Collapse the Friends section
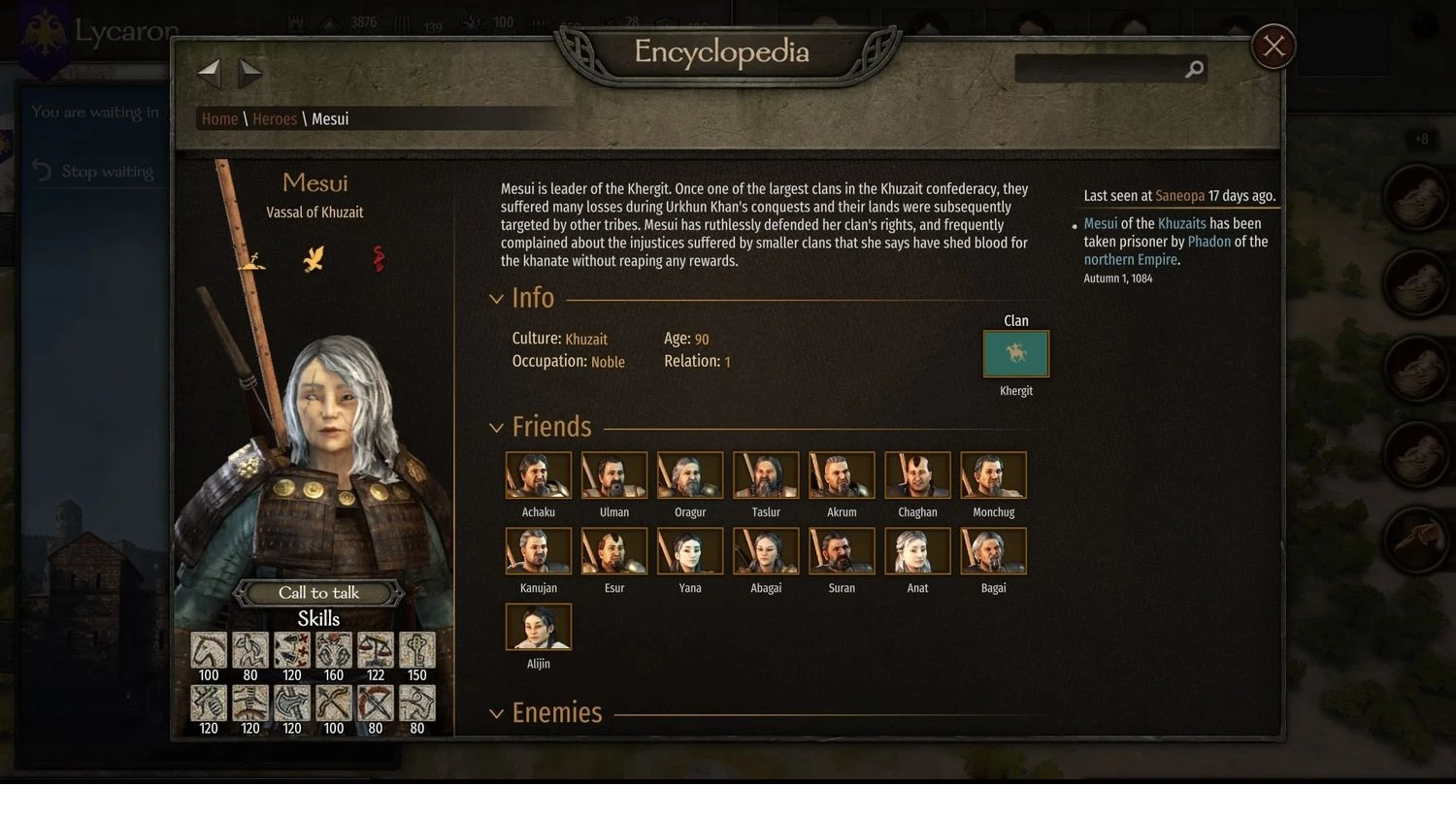This screenshot has width=1456, height=819. coord(497,427)
